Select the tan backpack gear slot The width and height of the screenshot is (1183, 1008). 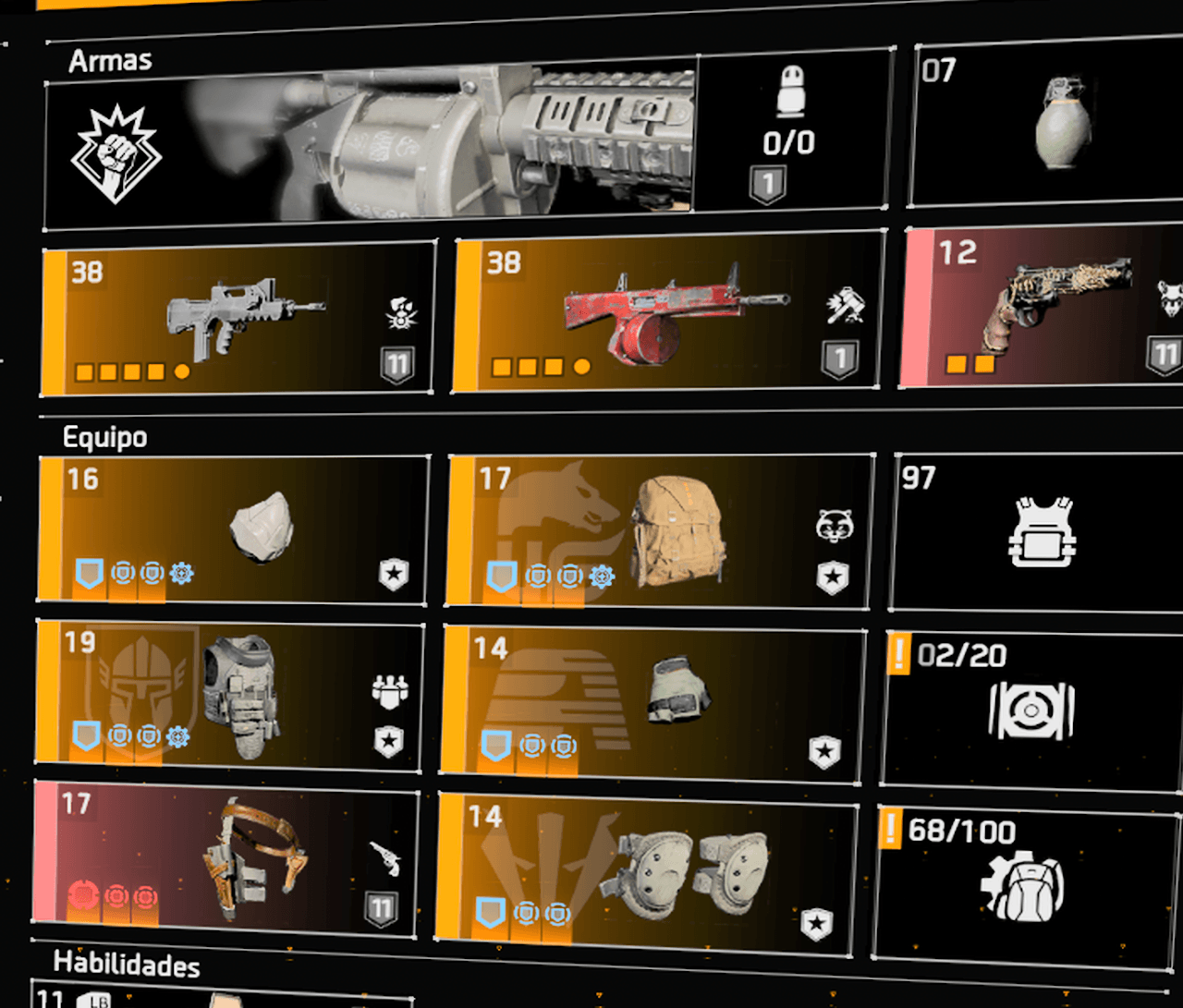pyautogui.click(x=660, y=531)
